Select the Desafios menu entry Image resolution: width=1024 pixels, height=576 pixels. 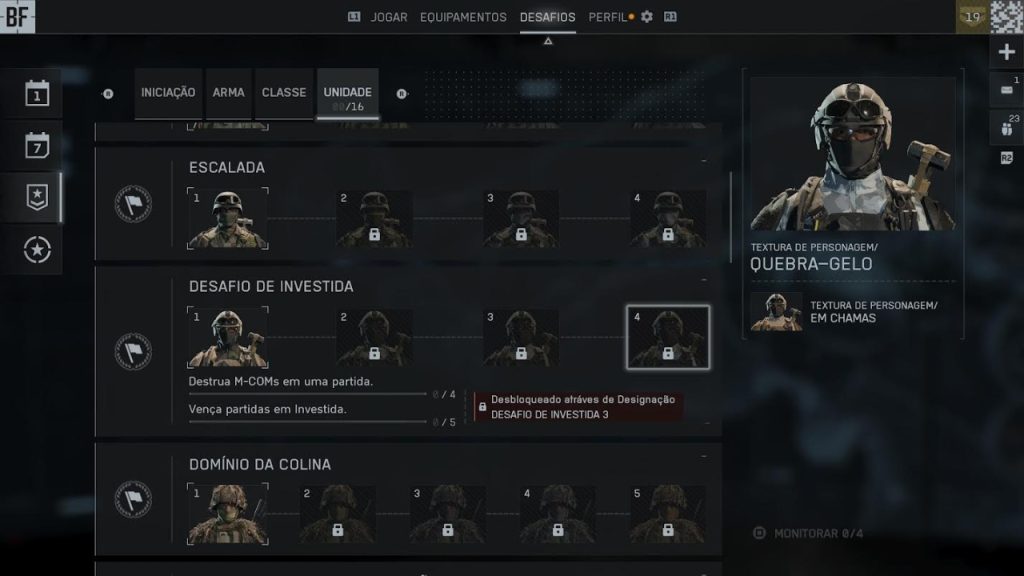pos(547,17)
